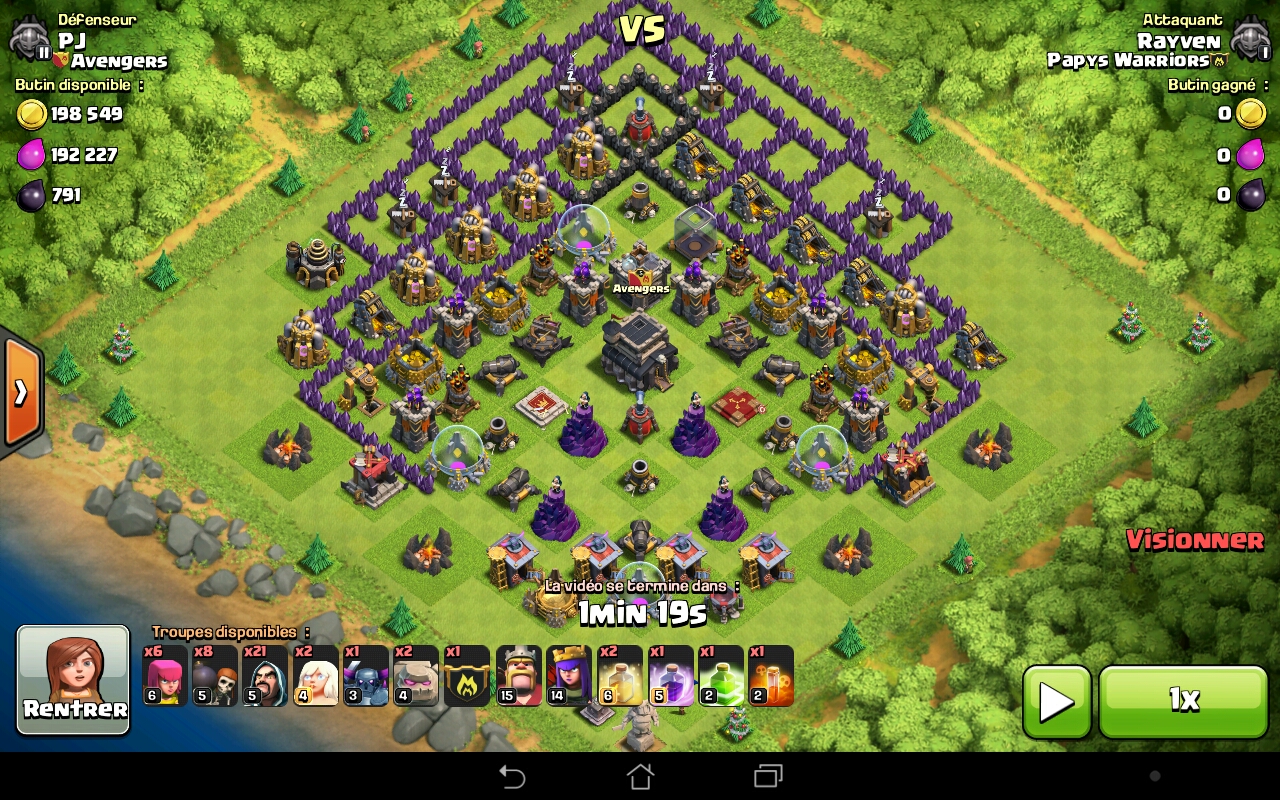
Task: Select the Barbarian King hero slot
Action: pos(518,676)
